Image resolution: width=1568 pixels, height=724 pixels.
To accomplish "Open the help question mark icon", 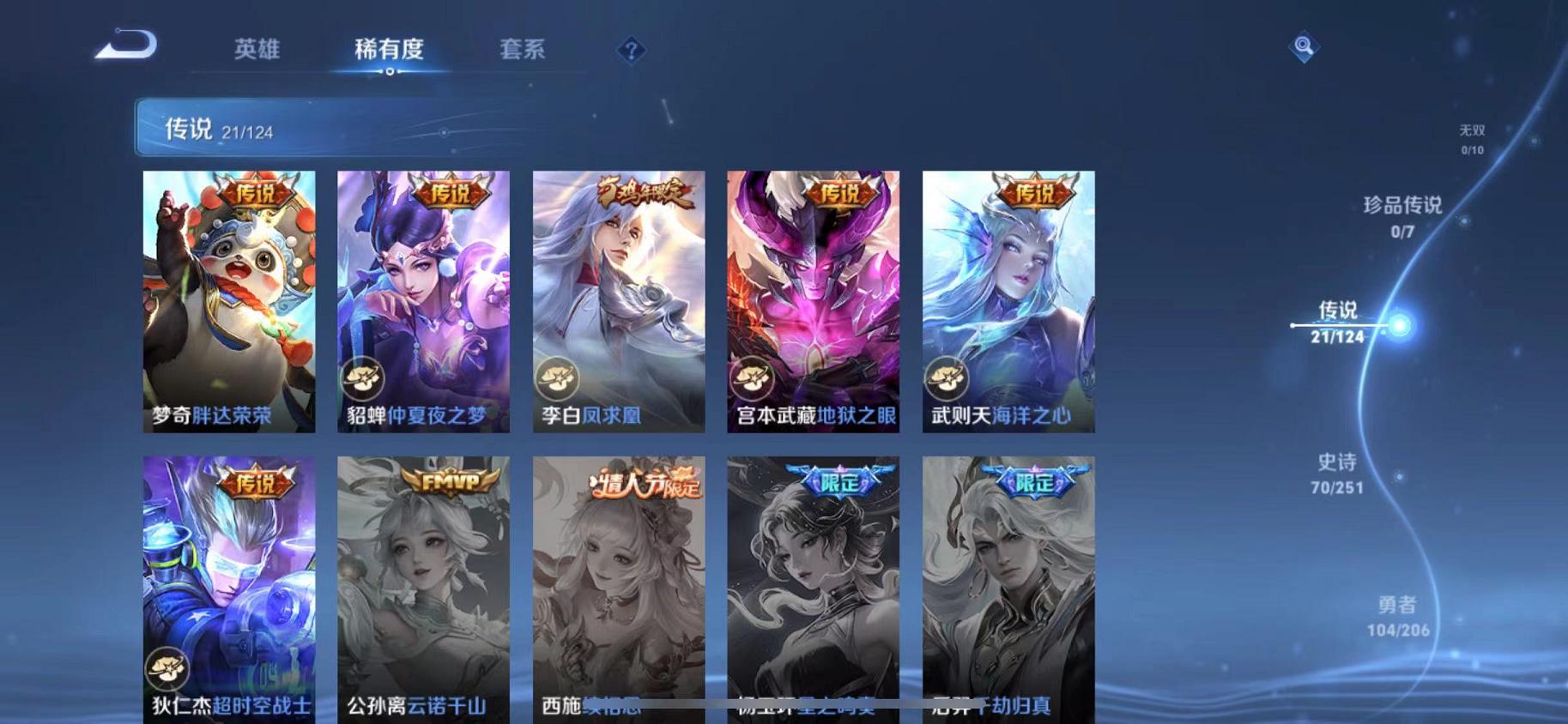I will coord(632,51).
